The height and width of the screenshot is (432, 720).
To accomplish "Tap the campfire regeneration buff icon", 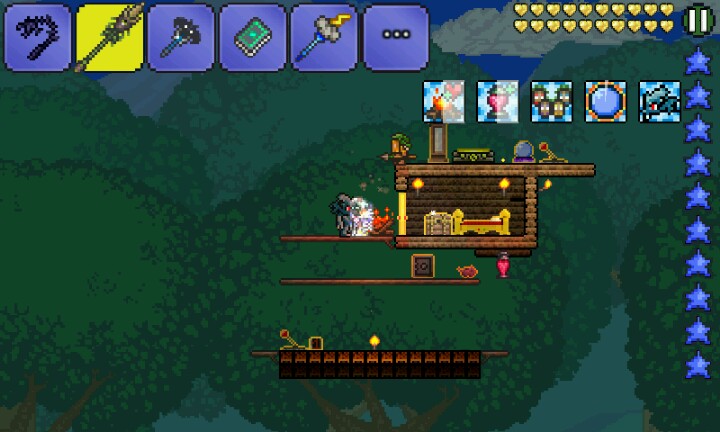I will point(443,102).
